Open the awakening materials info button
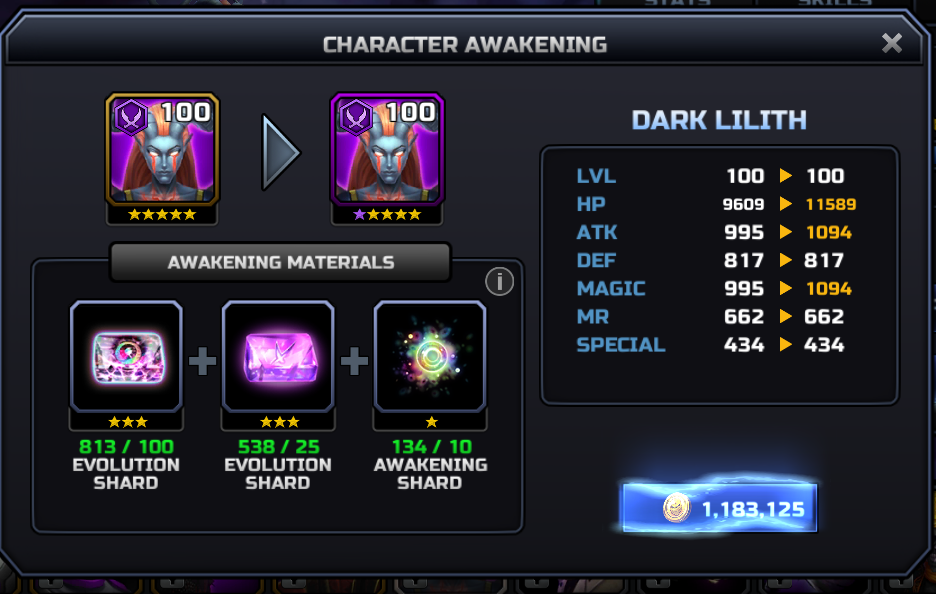936x594 pixels. (499, 283)
